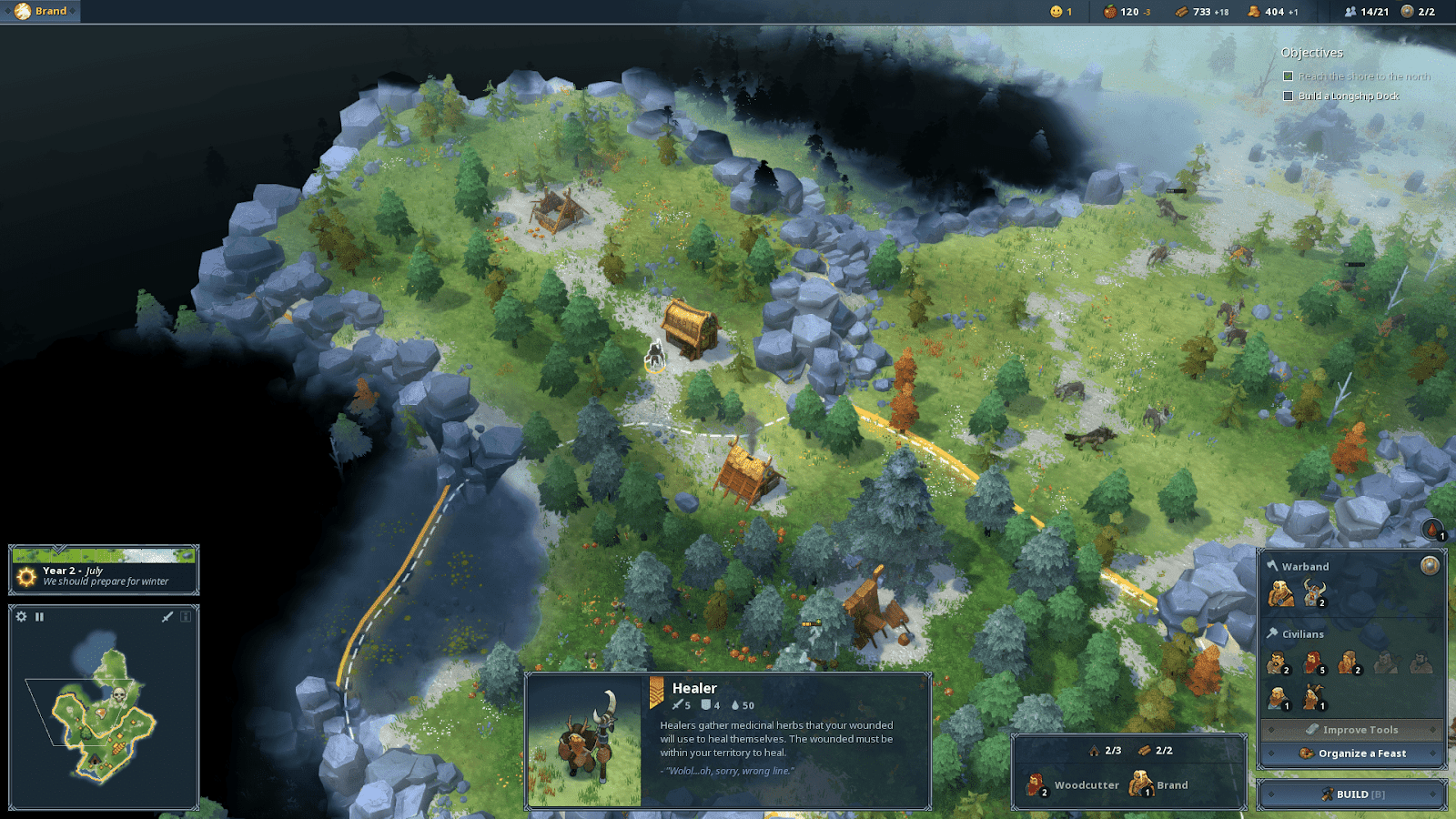Click the Organize a Feast button
The height and width of the screenshot is (819, 1456).
pyautogui.click(x=1353, y=753)
